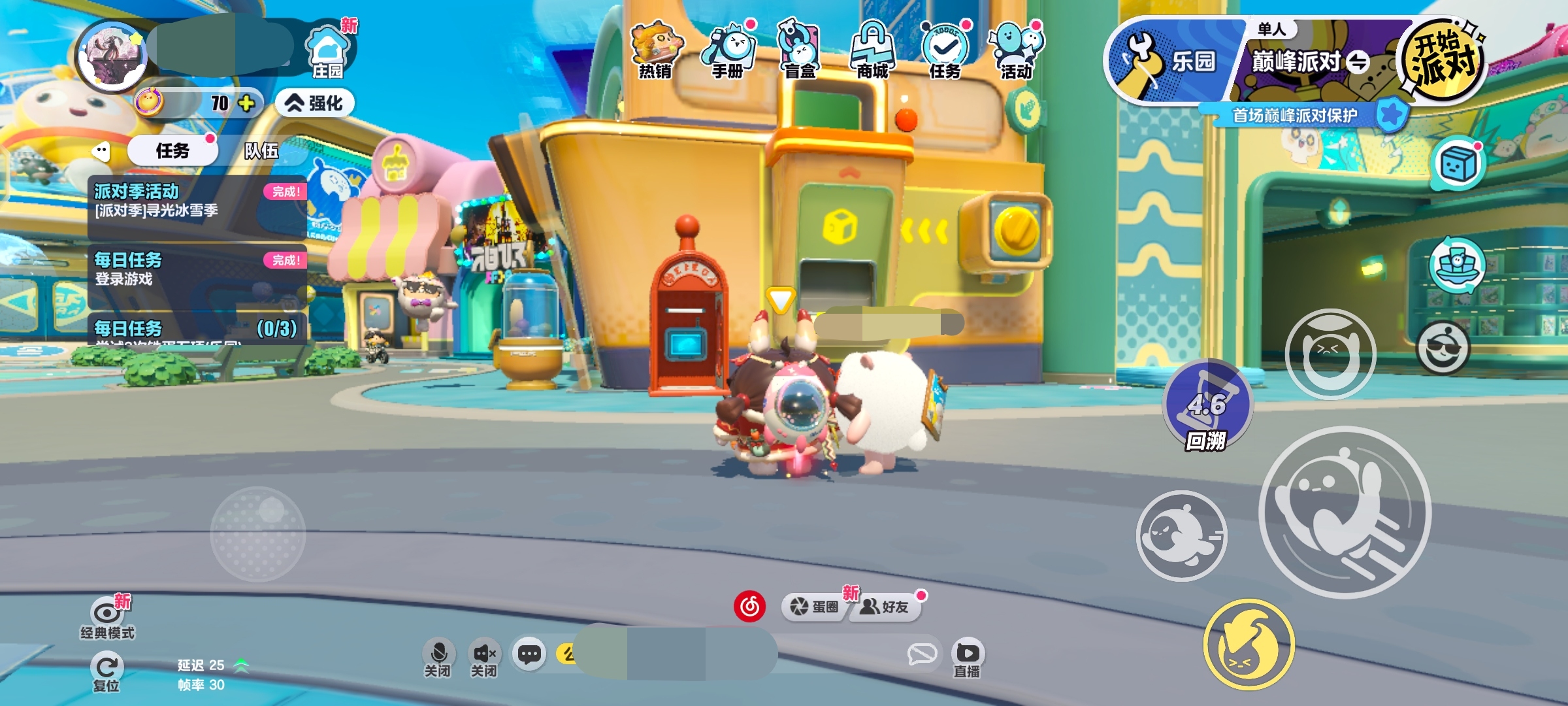Tap the 开始派对 start party button
Screen dimensions: 1568x706
(x=1444, y=60)
